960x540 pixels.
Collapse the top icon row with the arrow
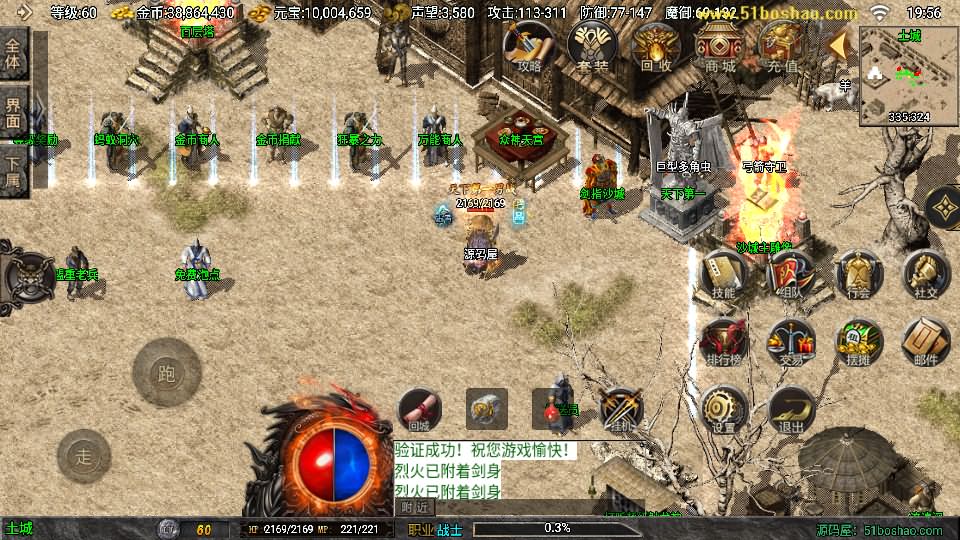point(840,45)
